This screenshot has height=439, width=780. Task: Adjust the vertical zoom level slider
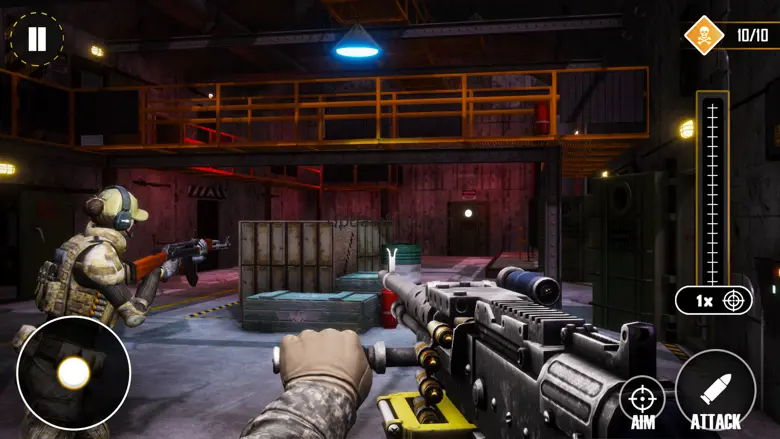tap(712, 190)
